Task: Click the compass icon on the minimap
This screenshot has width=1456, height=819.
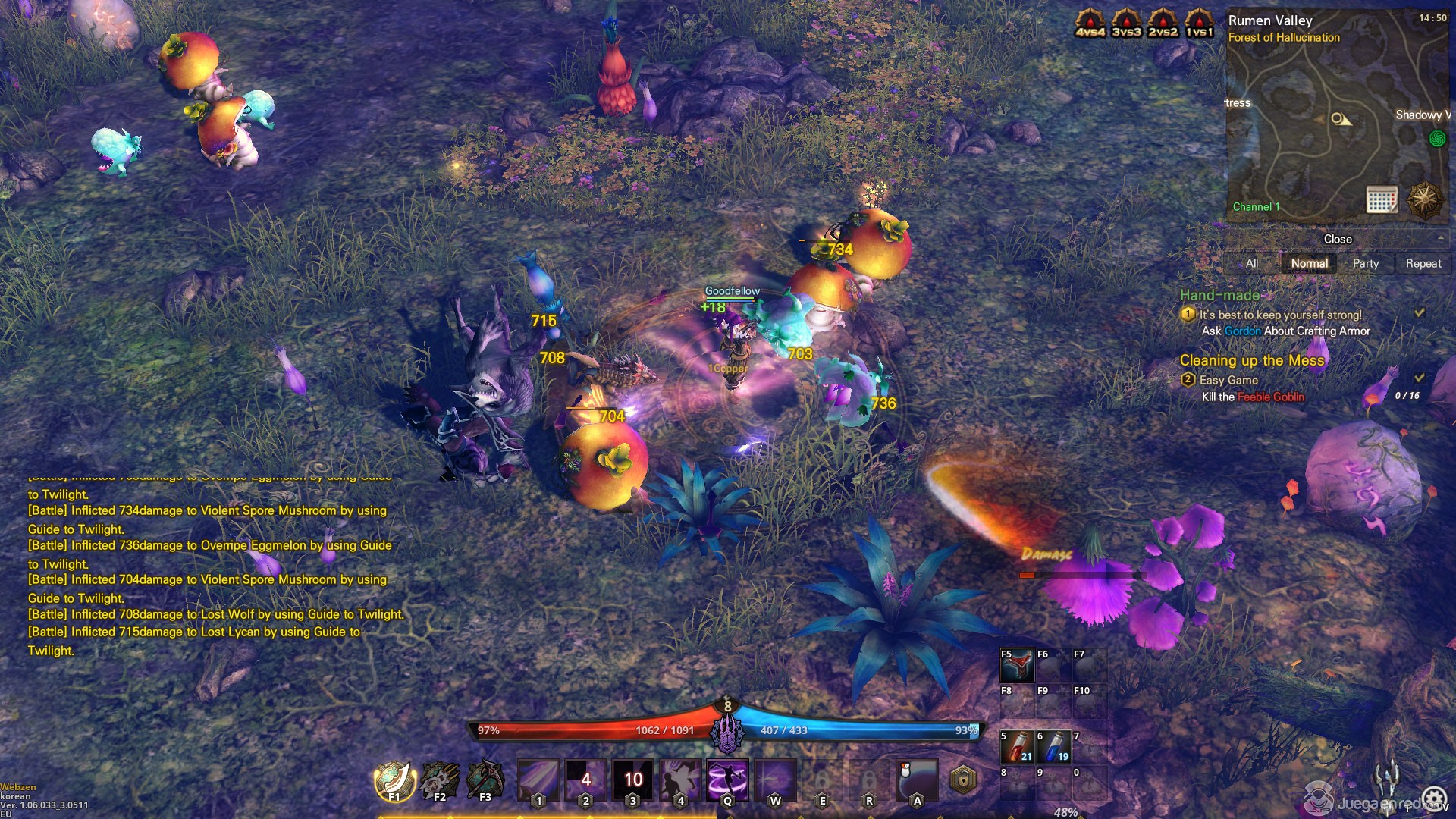Action: pyautogui.click(x=1424, y=200)
